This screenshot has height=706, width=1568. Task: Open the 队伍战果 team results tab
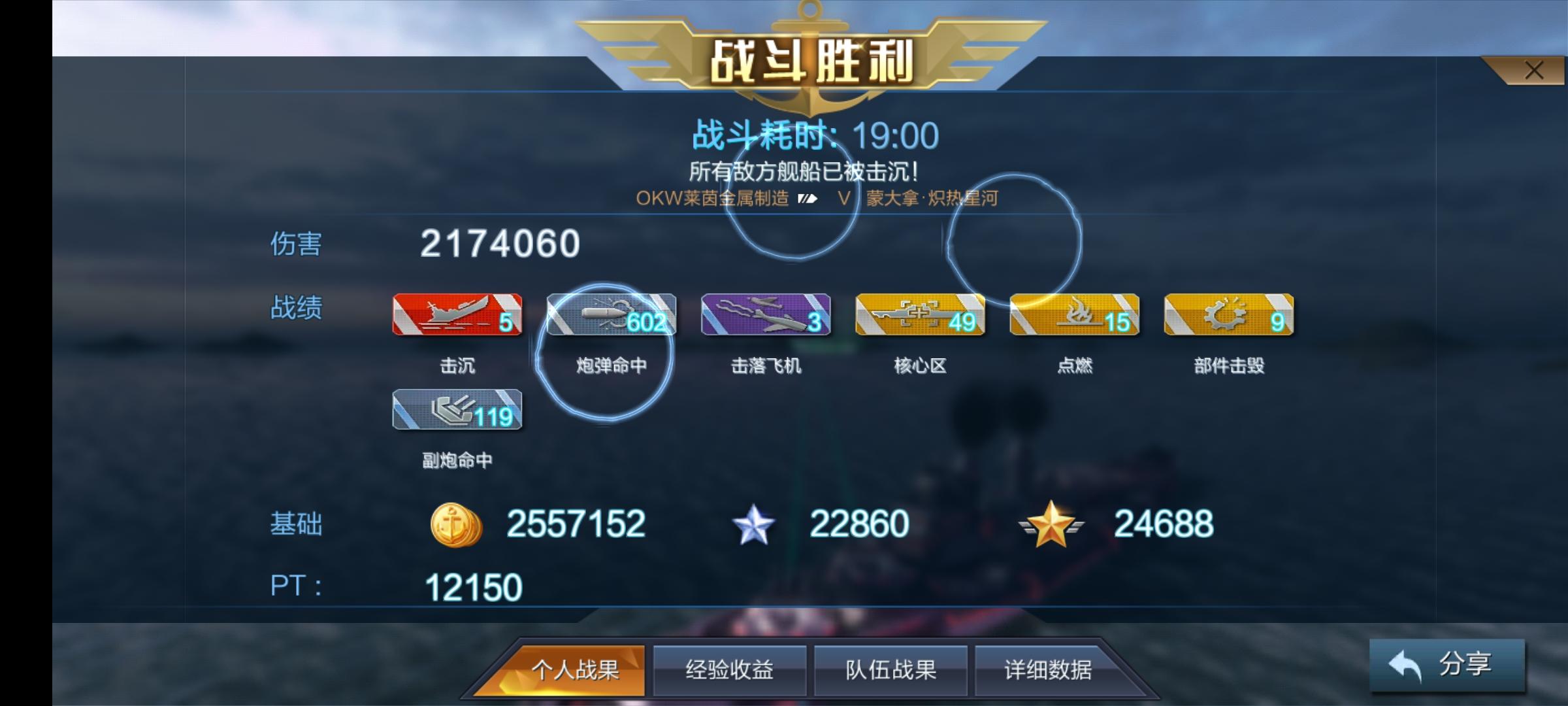click(890, 669)
